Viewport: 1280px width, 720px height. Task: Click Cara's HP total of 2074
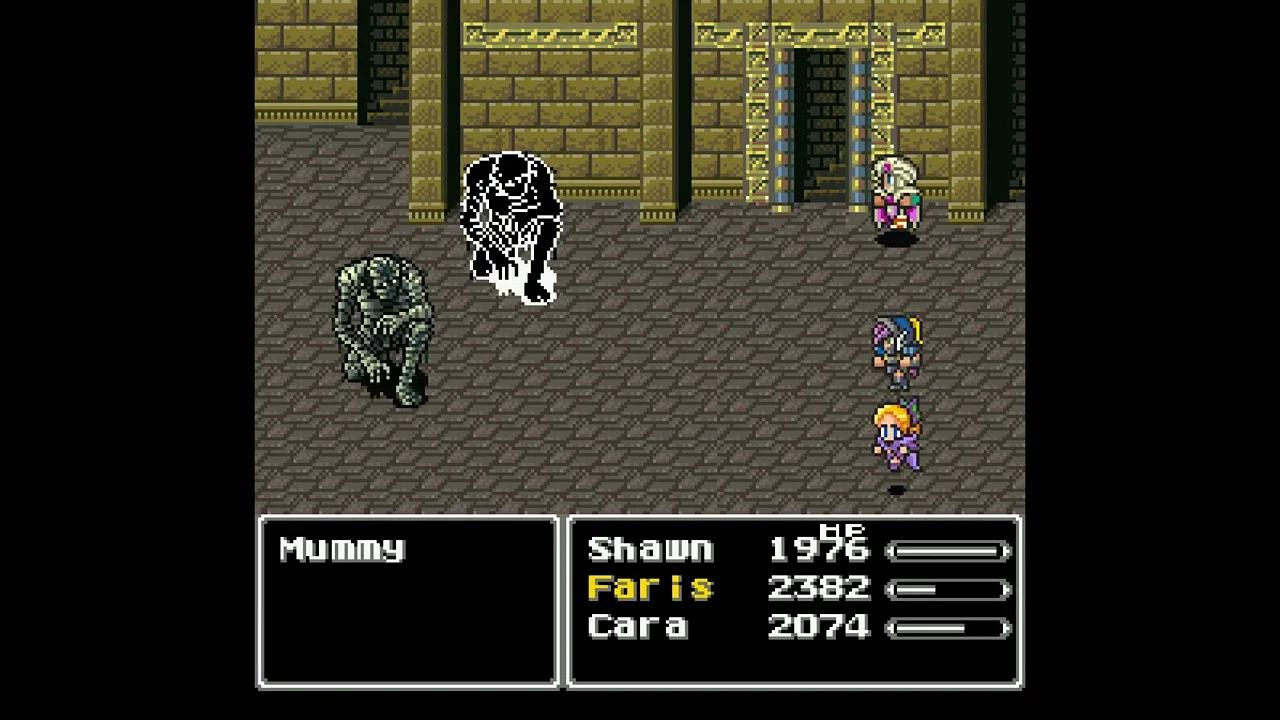coord(820,627)
